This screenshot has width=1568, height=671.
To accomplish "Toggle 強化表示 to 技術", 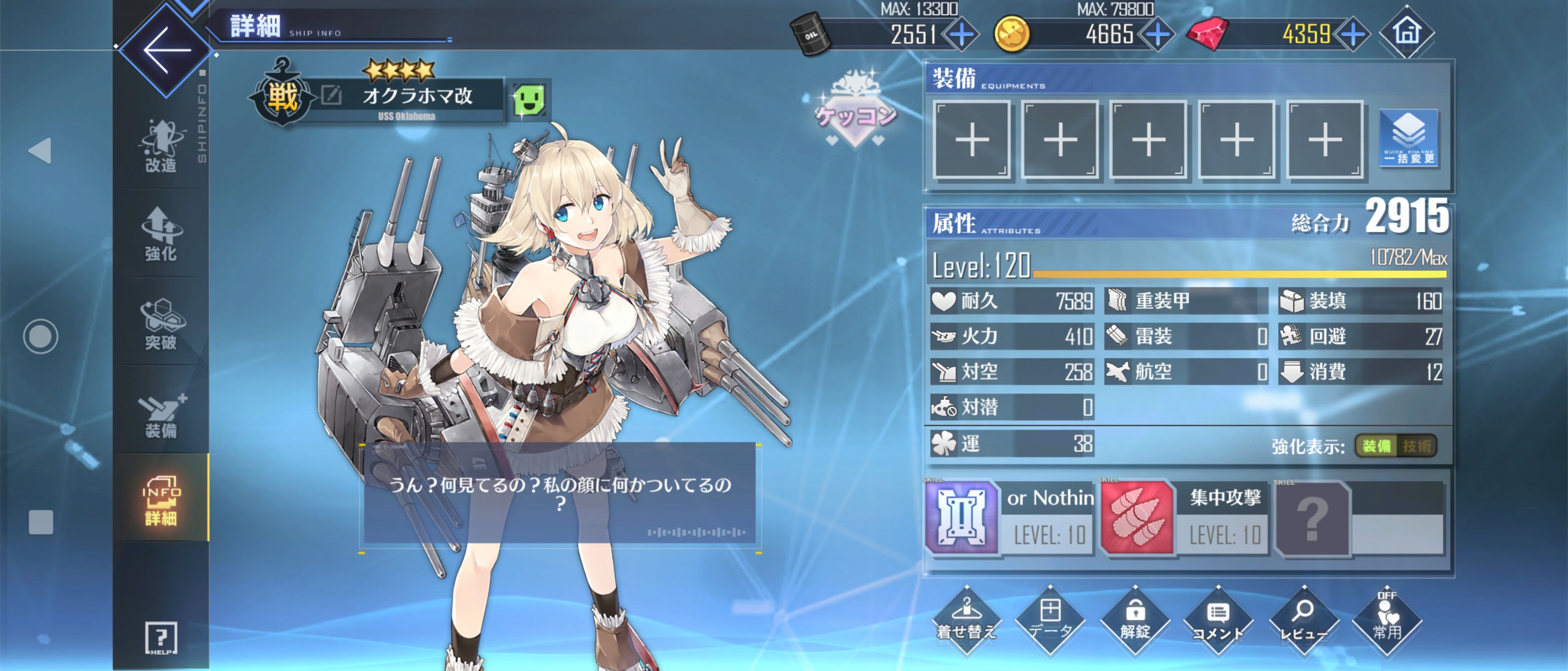I will [1417, 446].
